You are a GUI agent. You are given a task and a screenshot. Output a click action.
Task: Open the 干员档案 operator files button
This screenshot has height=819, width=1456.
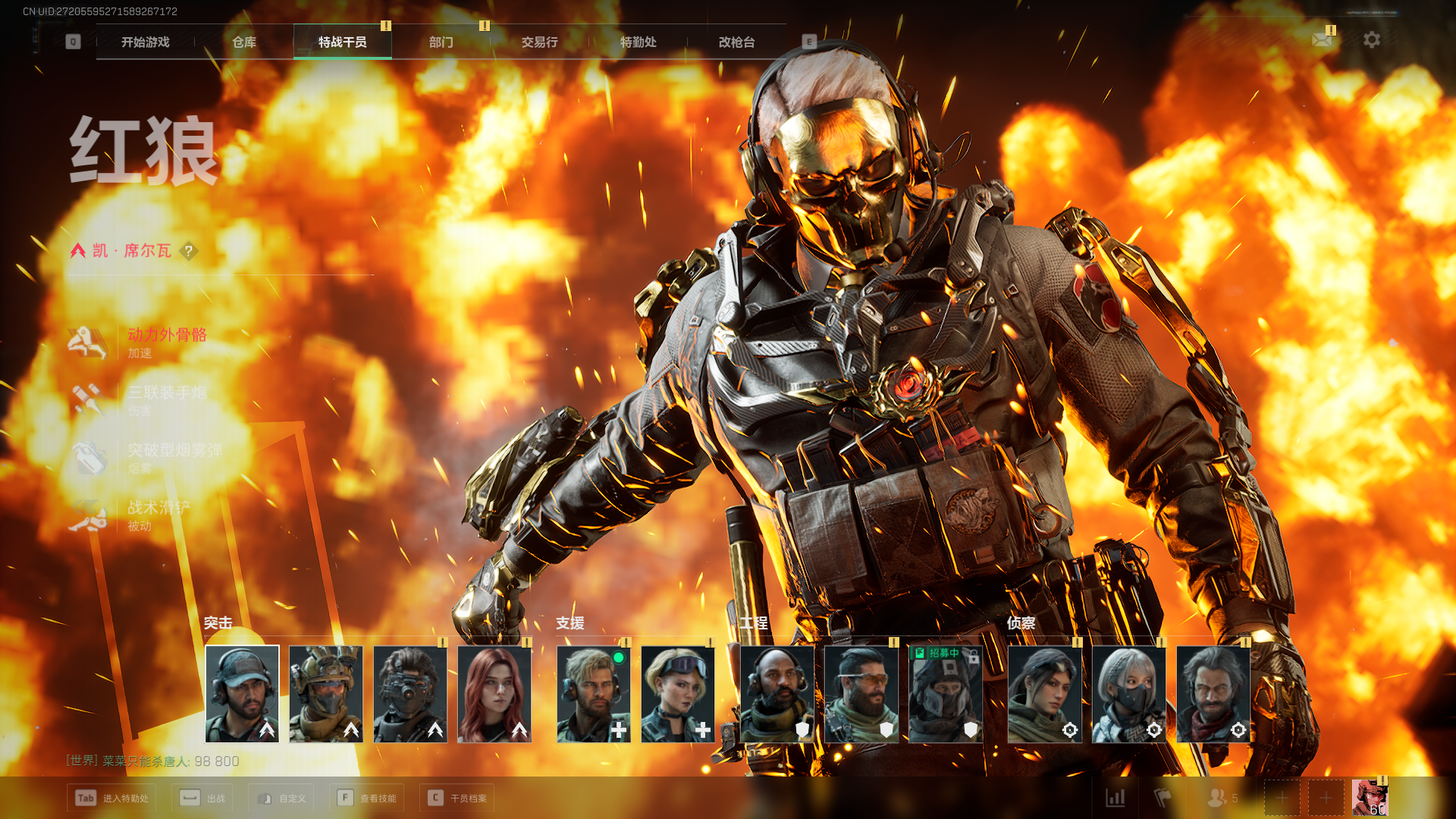point(457,798)
